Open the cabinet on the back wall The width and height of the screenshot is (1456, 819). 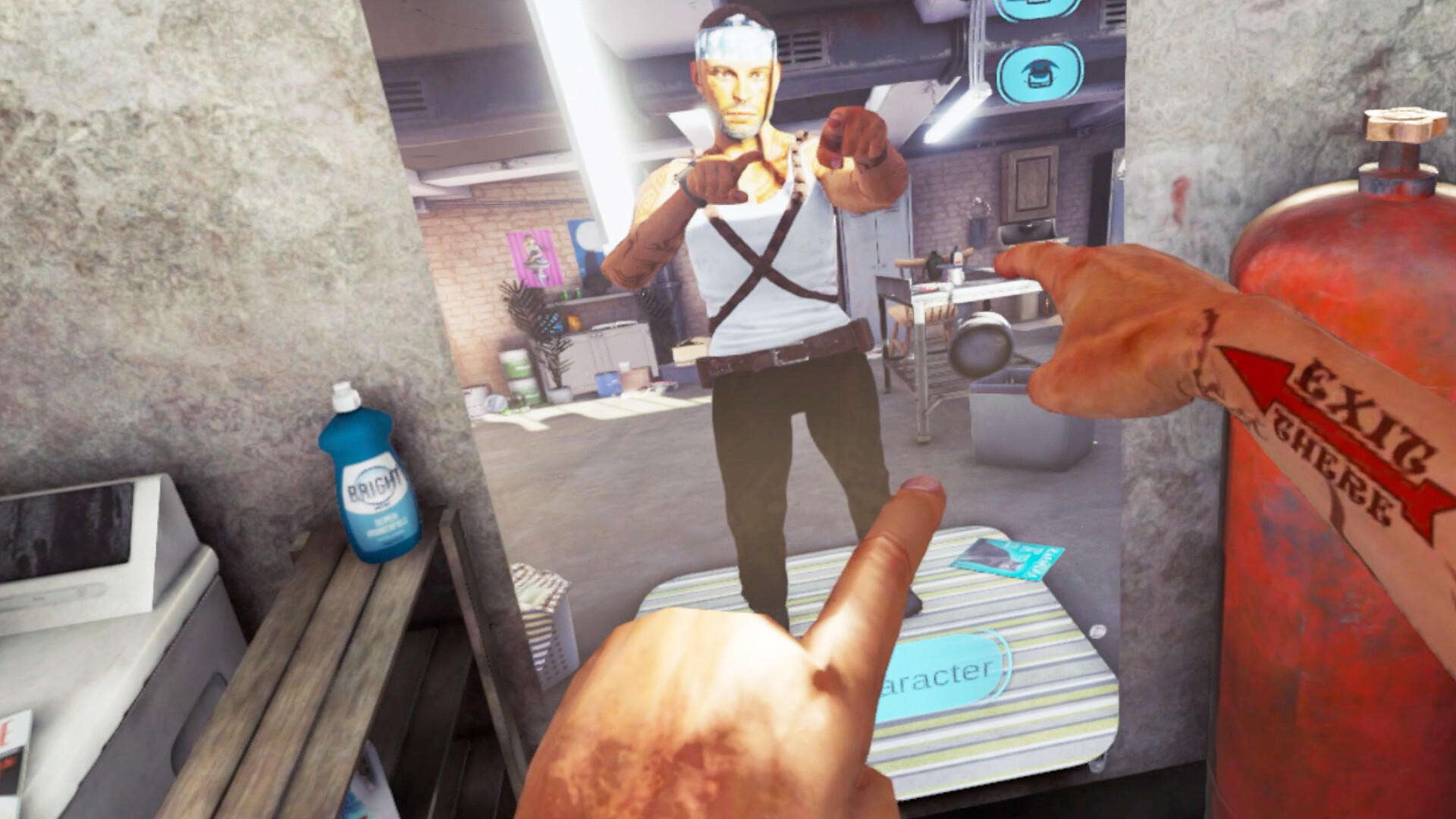coord(1028,182)
